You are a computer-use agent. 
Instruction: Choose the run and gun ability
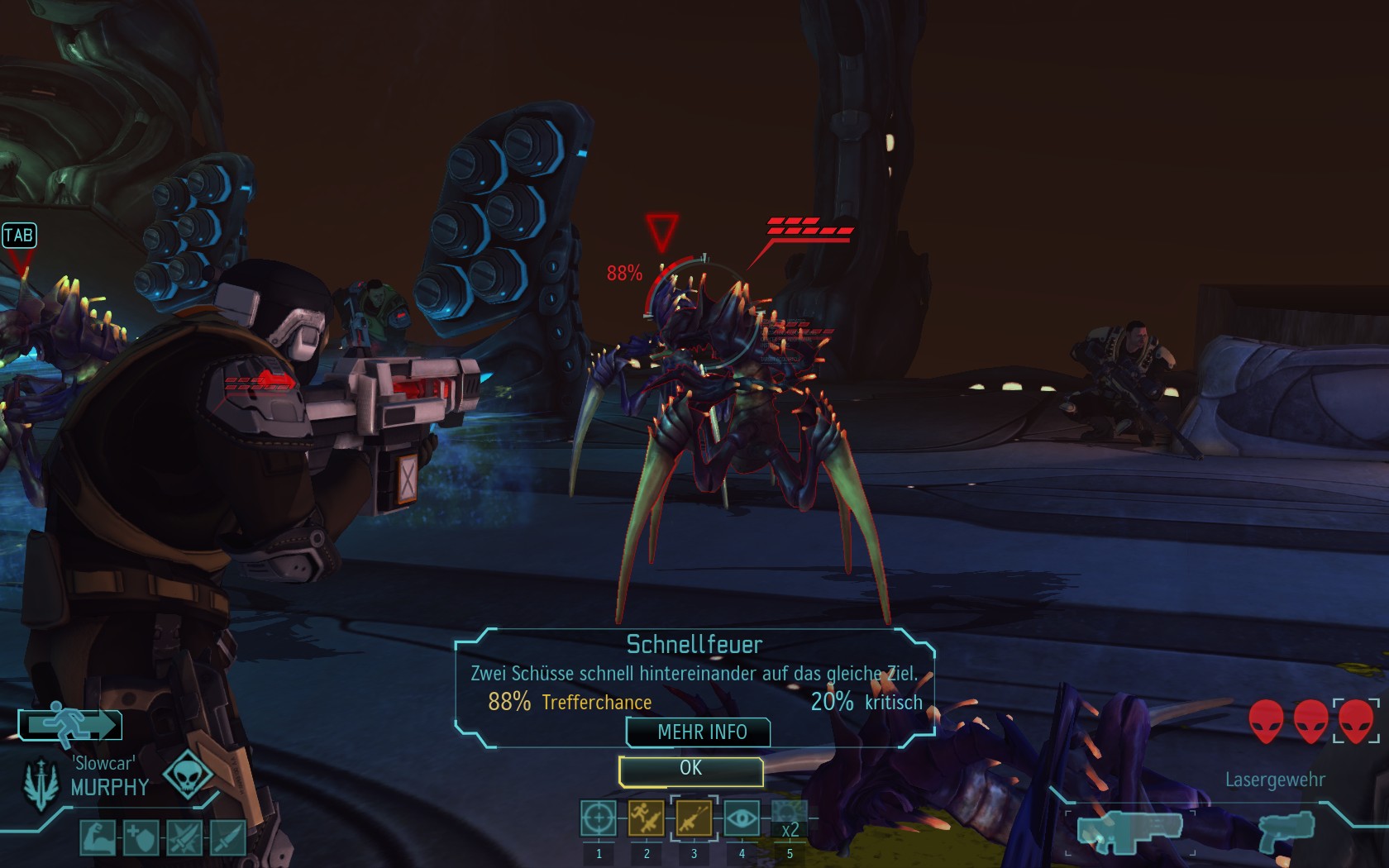pyautogui.click(x=646, y=818)
